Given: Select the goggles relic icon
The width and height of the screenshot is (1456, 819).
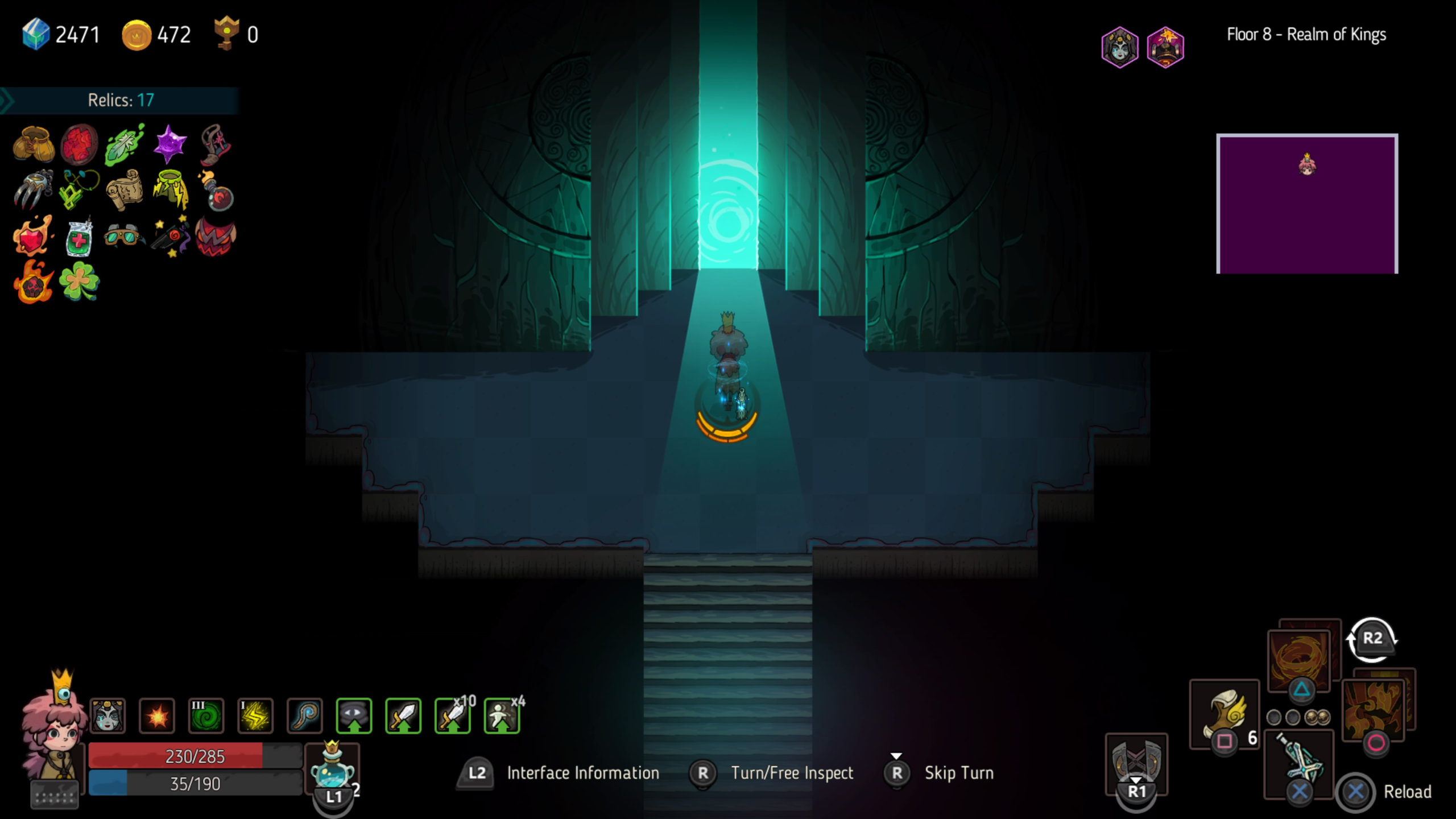Looking at the screenshot, I should (123, 235).
